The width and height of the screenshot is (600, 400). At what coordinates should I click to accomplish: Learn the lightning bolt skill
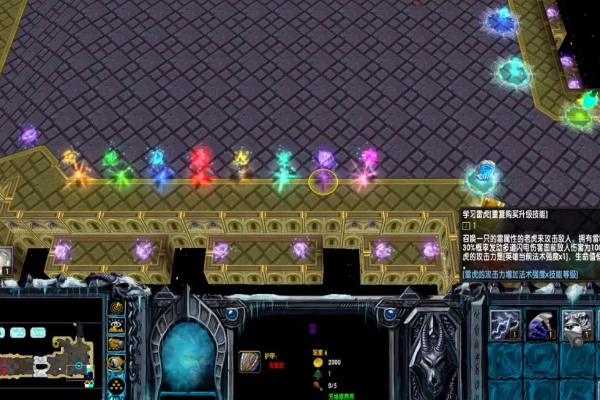click(x=505, y=326)
